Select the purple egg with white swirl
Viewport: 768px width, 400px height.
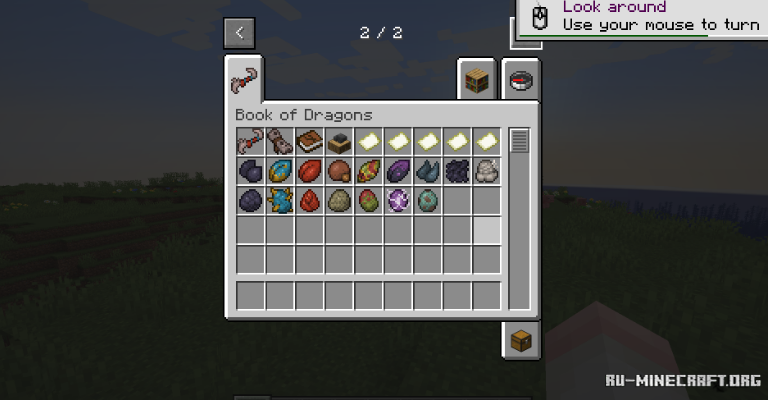click(x=398, y=200)
